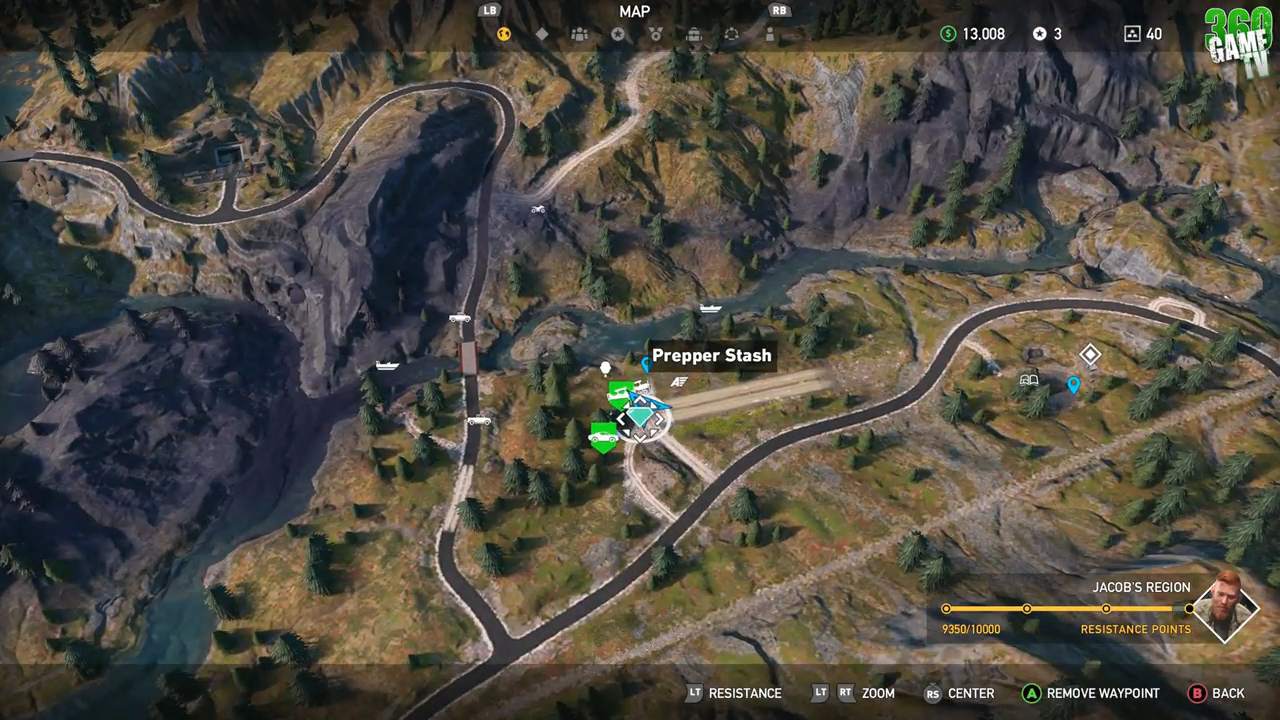Click the co-op circle icon
The height and width of the screenshot is (720, 1280).
tap(731, 33)
